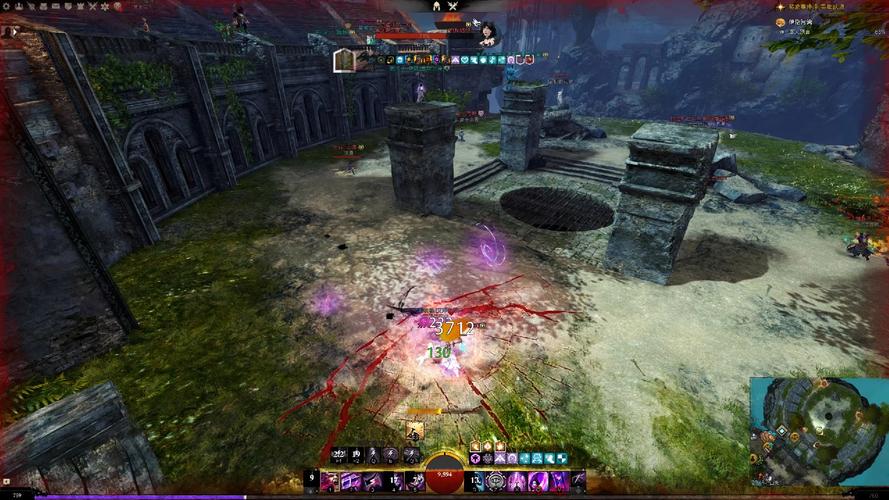Select the helmet icon at top center
The image size is (889, 500).
coord(437,7)
